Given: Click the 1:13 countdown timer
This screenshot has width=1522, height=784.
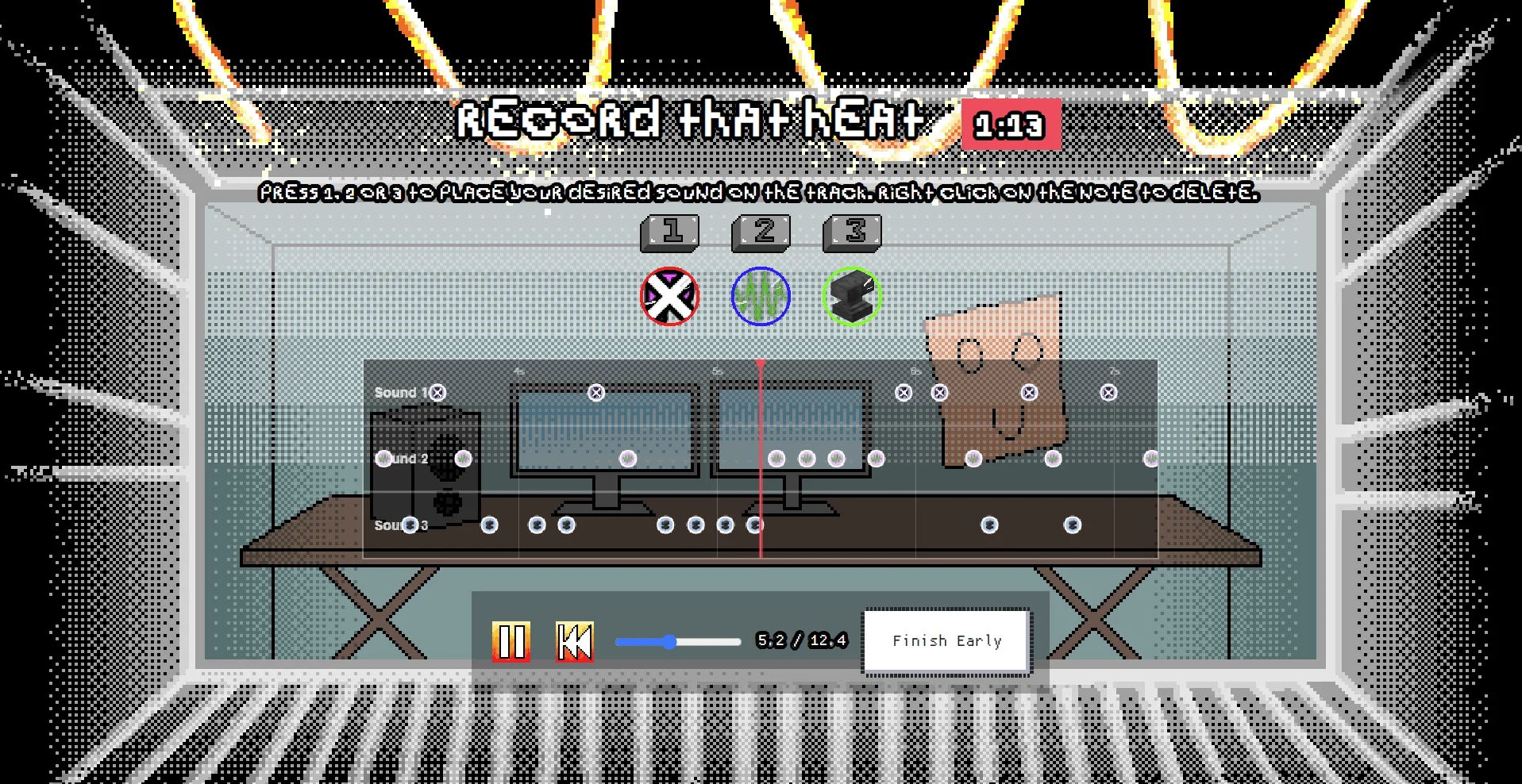Looking at the screenshot, I should [1010, 124].
